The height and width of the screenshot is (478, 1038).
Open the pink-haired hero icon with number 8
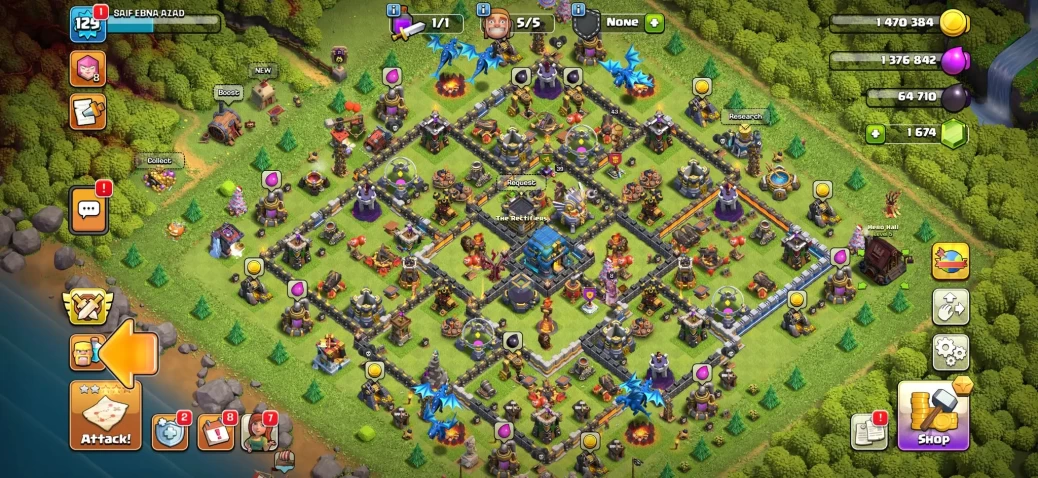(x=87, y=68)
